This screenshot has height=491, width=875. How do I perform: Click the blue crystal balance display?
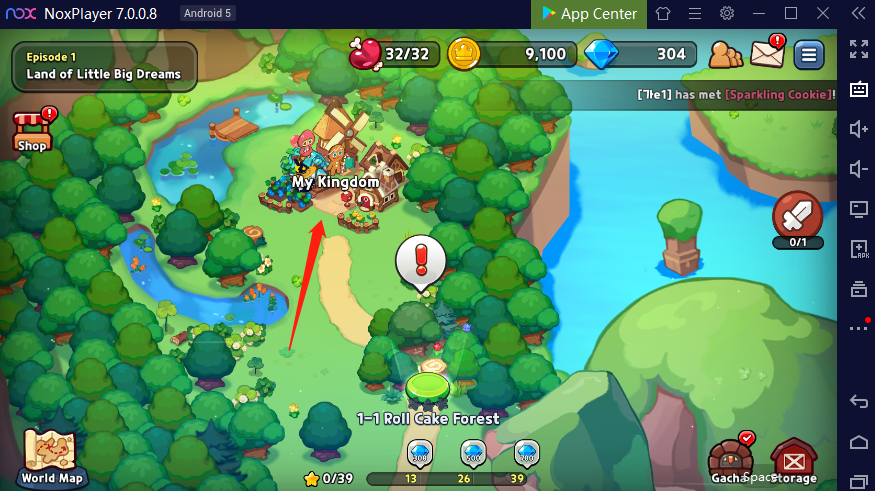click(x=640, y=54)
